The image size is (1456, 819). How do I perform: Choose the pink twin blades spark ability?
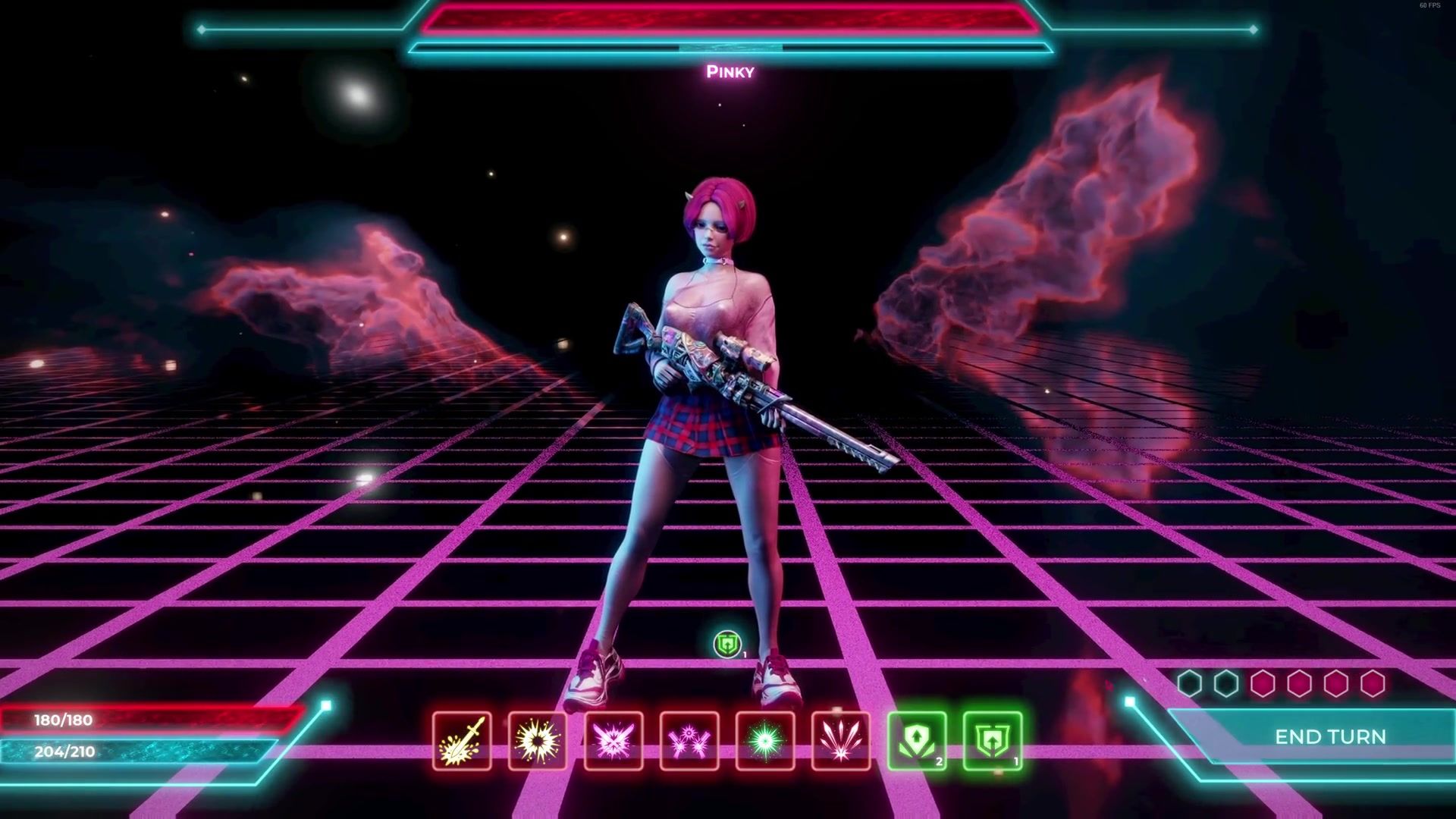coord(689,741)
